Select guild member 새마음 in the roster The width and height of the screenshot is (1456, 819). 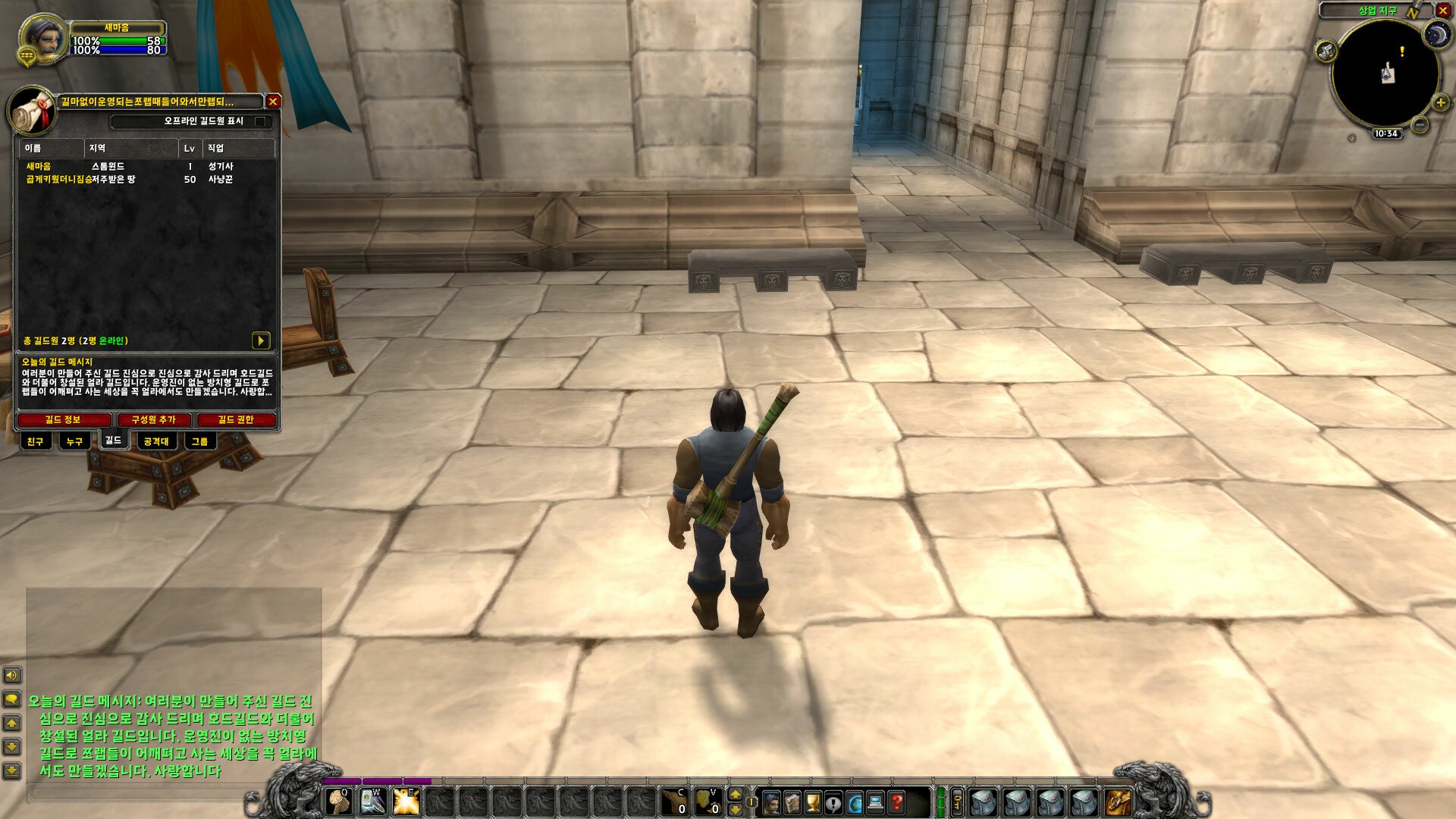[39, 166]
